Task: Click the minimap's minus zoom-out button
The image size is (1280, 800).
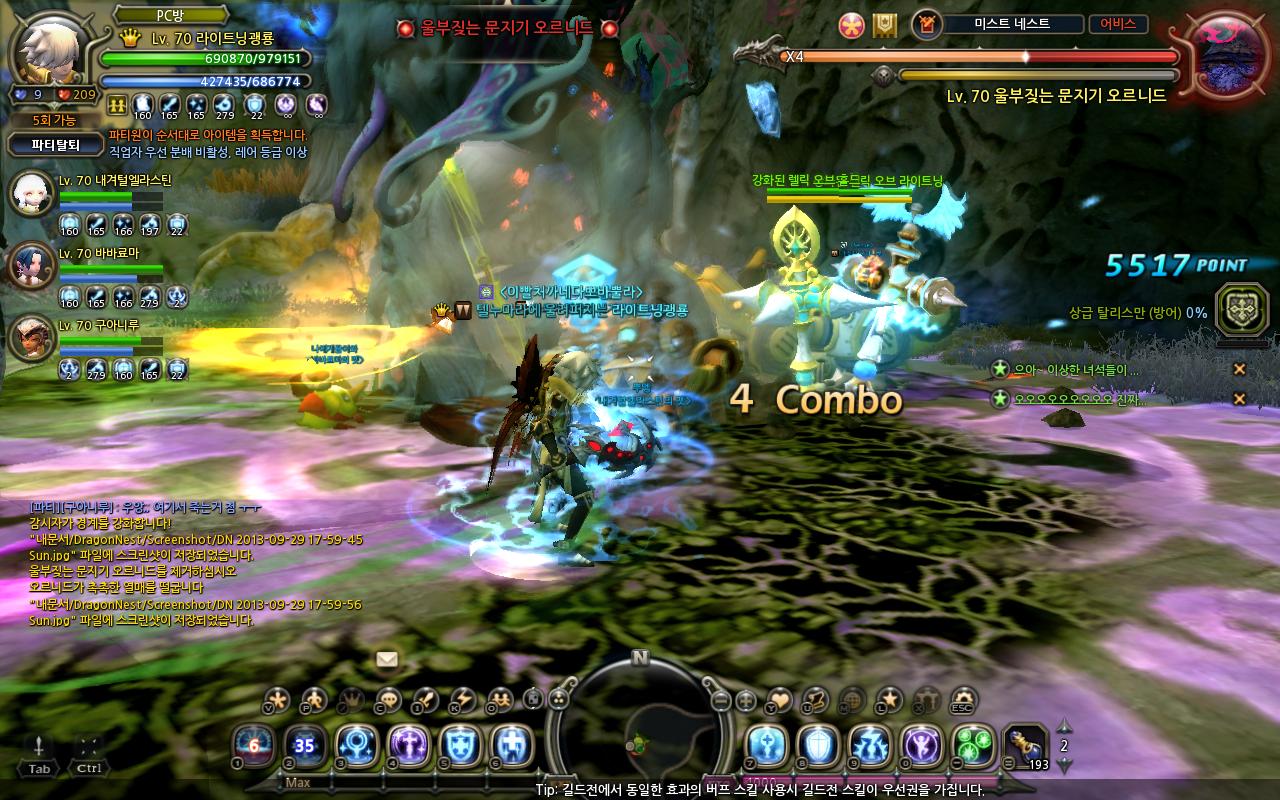Action: click(x=721, y=701)
